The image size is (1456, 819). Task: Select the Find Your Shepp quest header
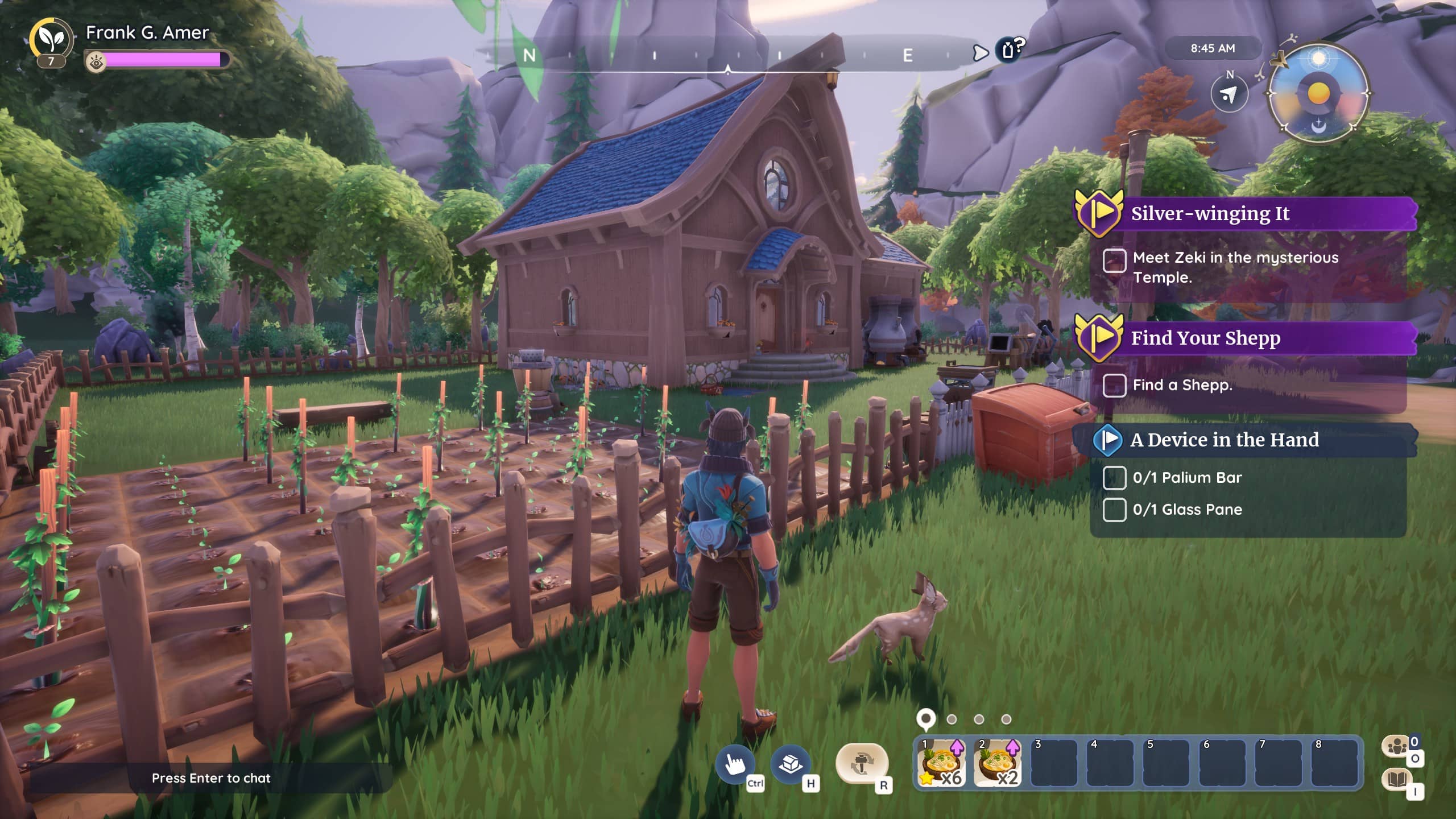1206,338
